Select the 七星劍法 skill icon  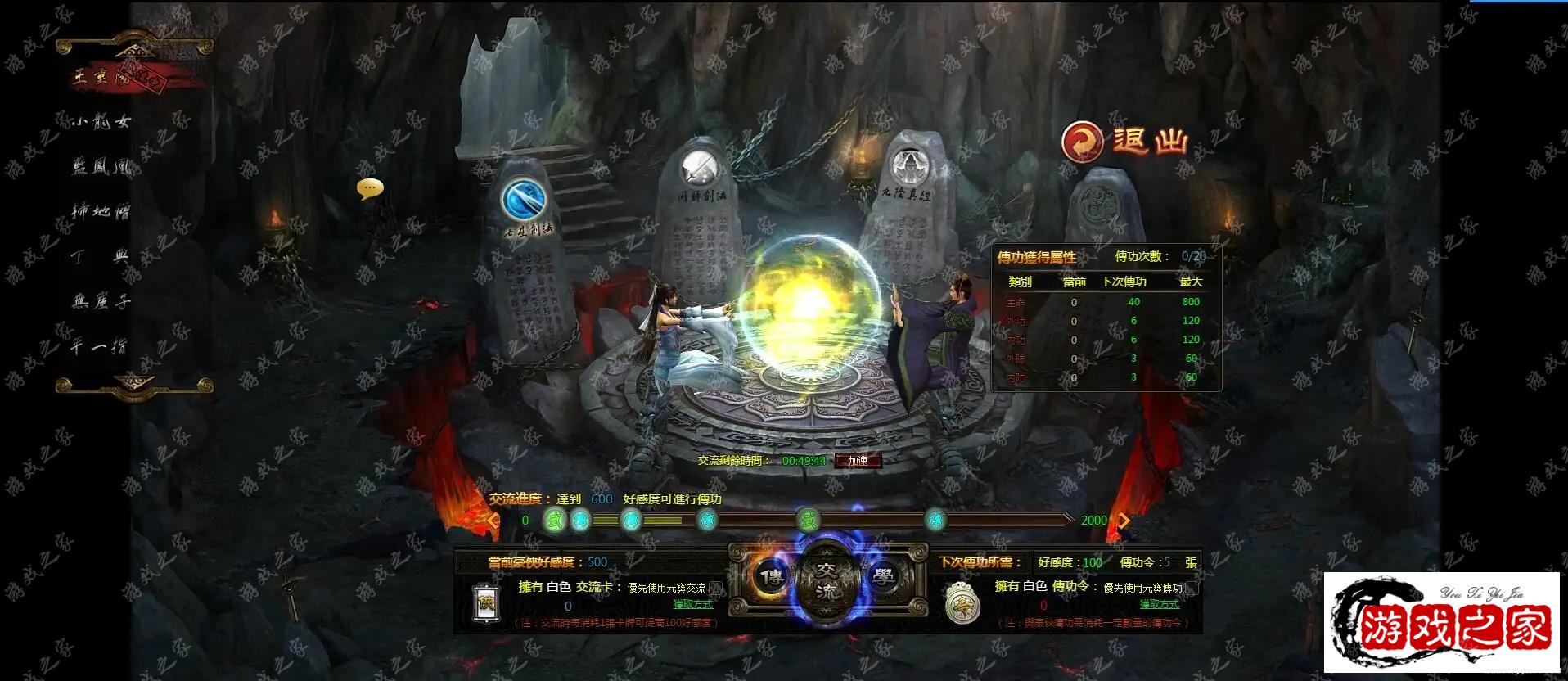point(524,199)
